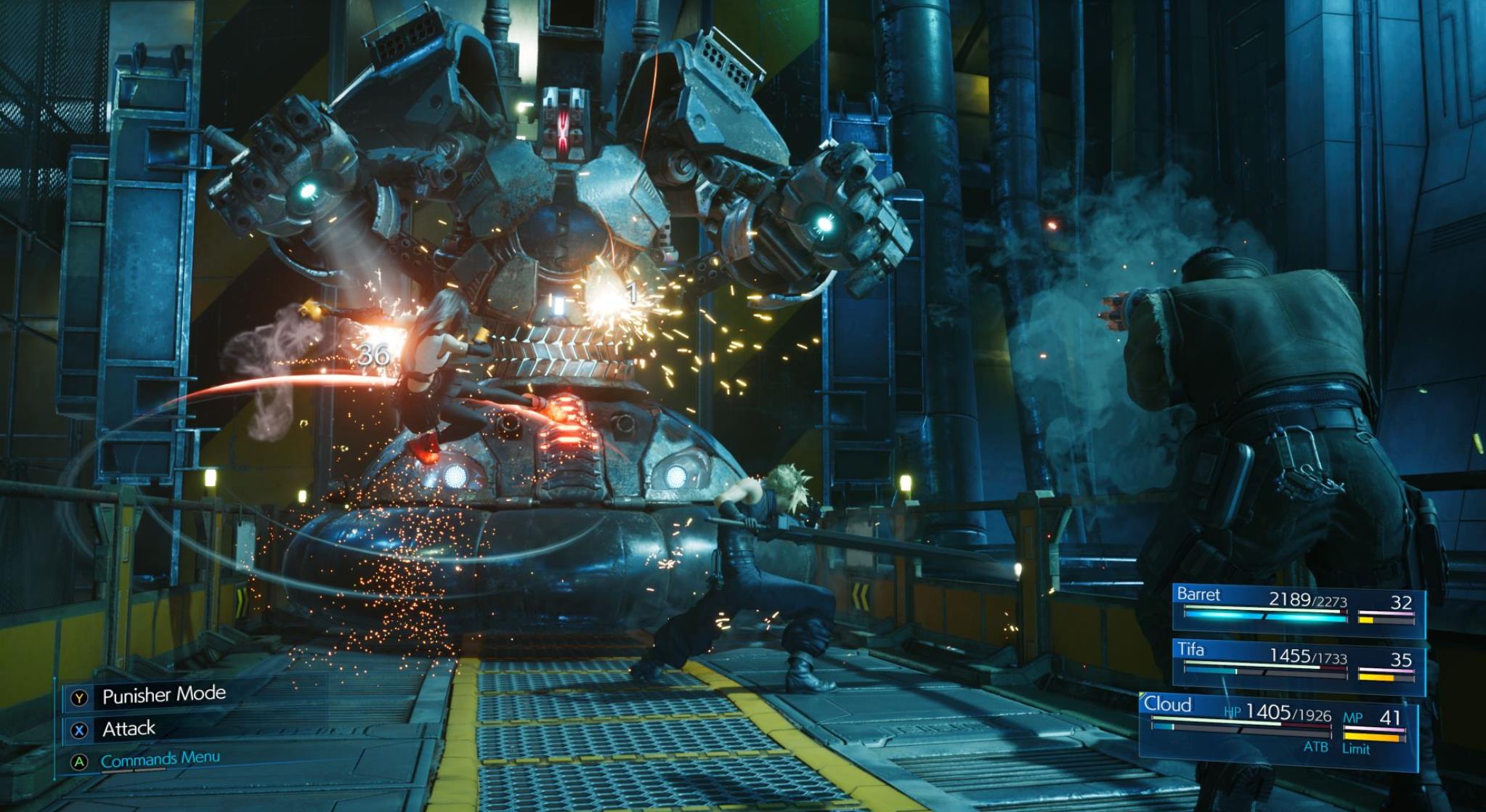
Task: Select Cloud's party status panel
Action: [1278, 727]
